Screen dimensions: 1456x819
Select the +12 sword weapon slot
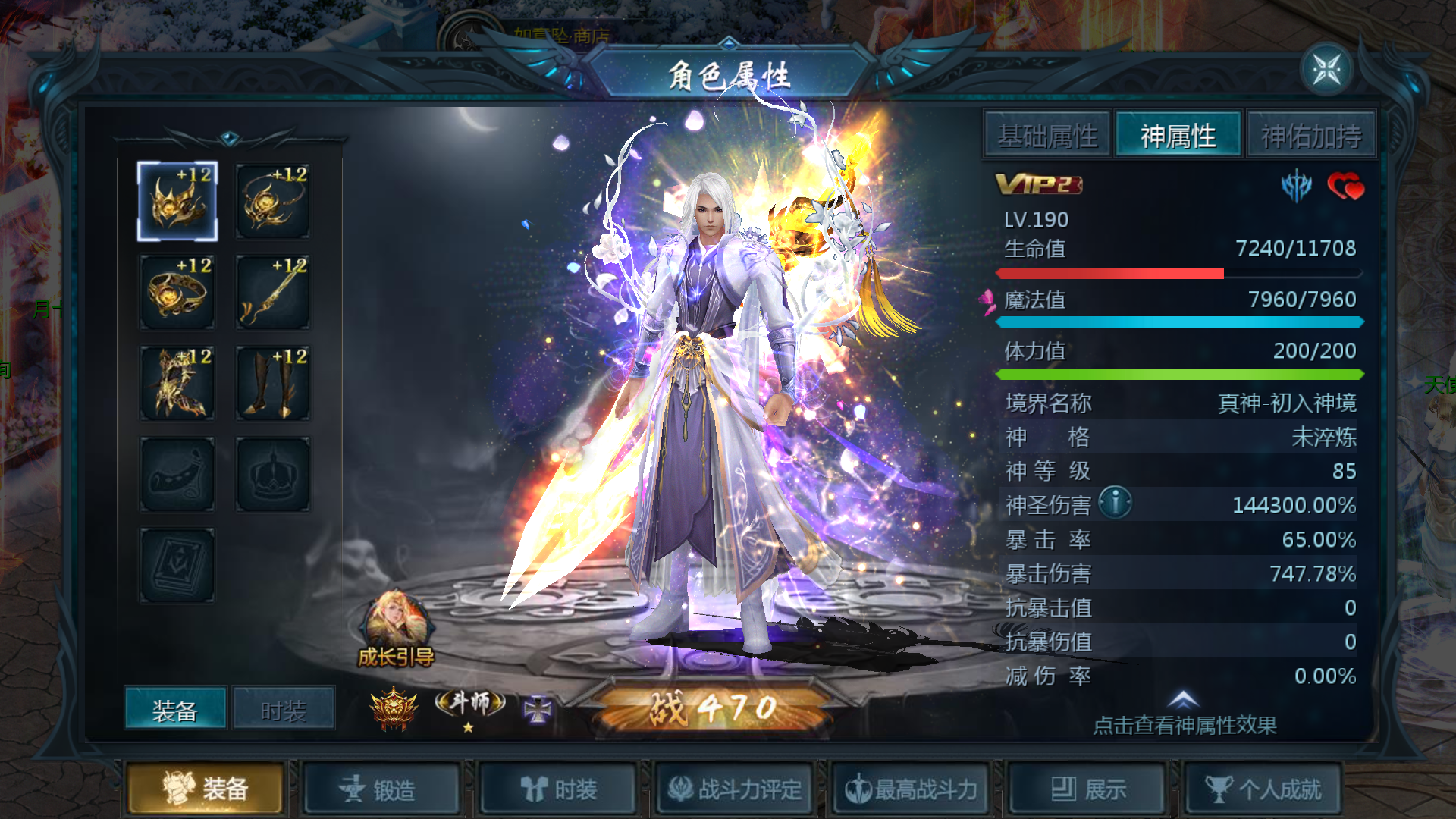(x=273, y=293)
